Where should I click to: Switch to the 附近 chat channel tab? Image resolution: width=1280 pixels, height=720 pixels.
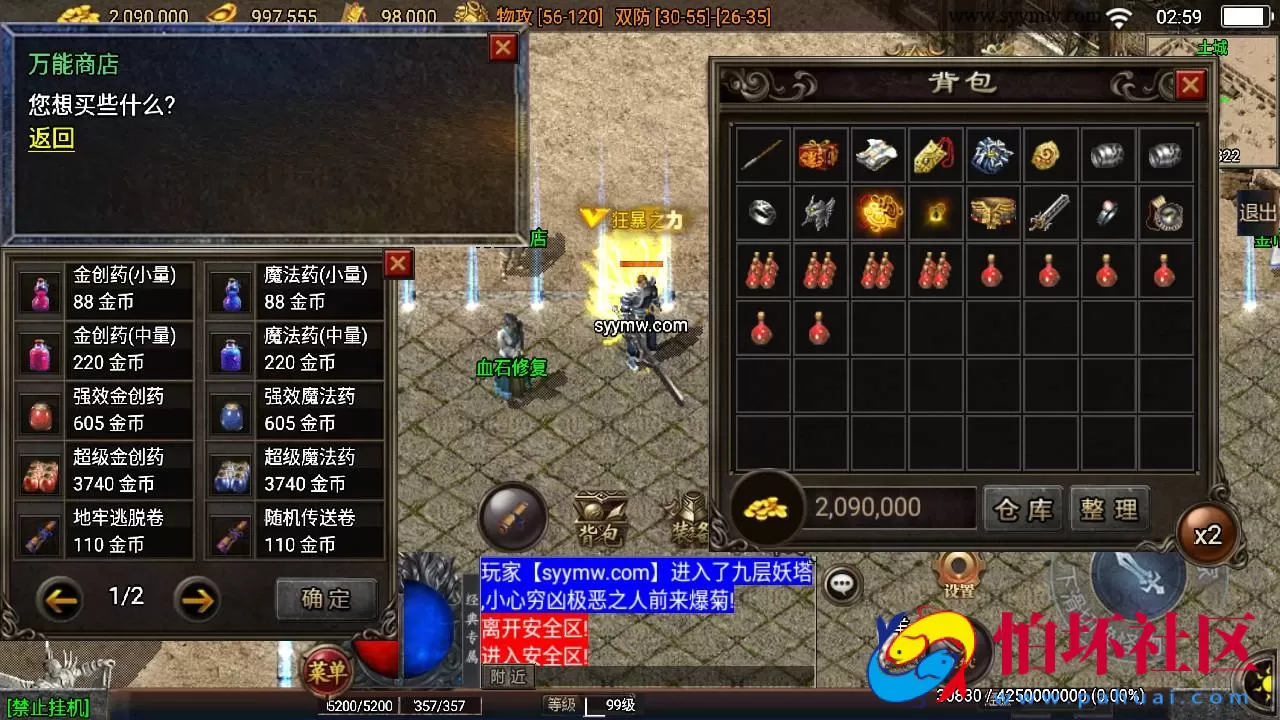click(x=506, y=676)
